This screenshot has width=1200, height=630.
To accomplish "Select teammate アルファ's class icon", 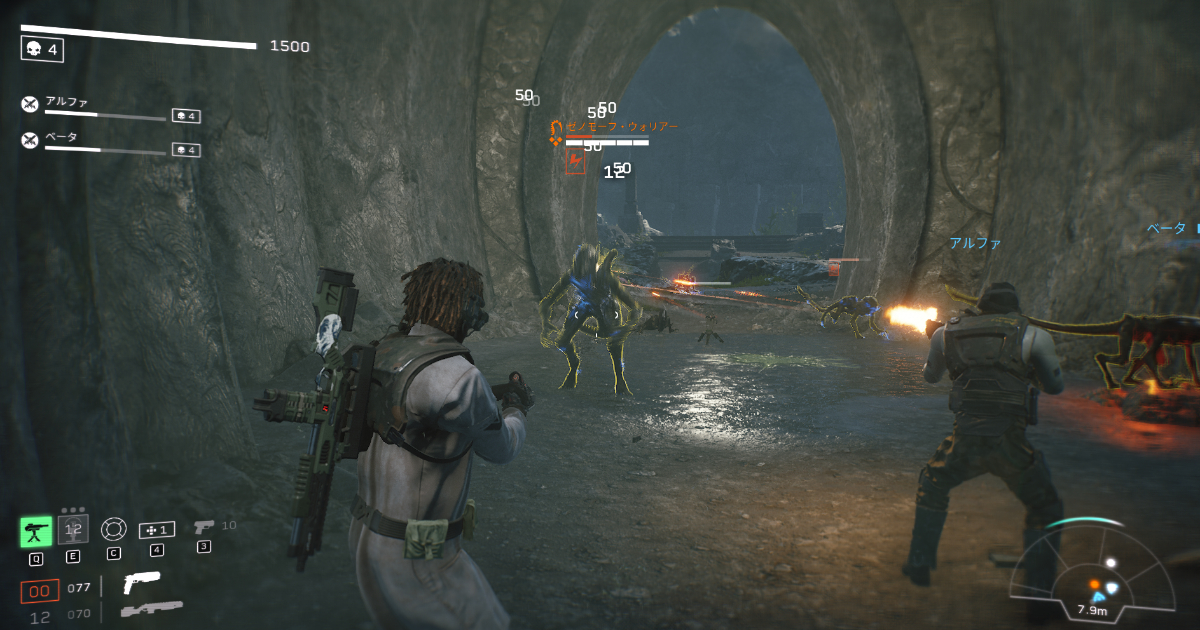I will 30,104.
